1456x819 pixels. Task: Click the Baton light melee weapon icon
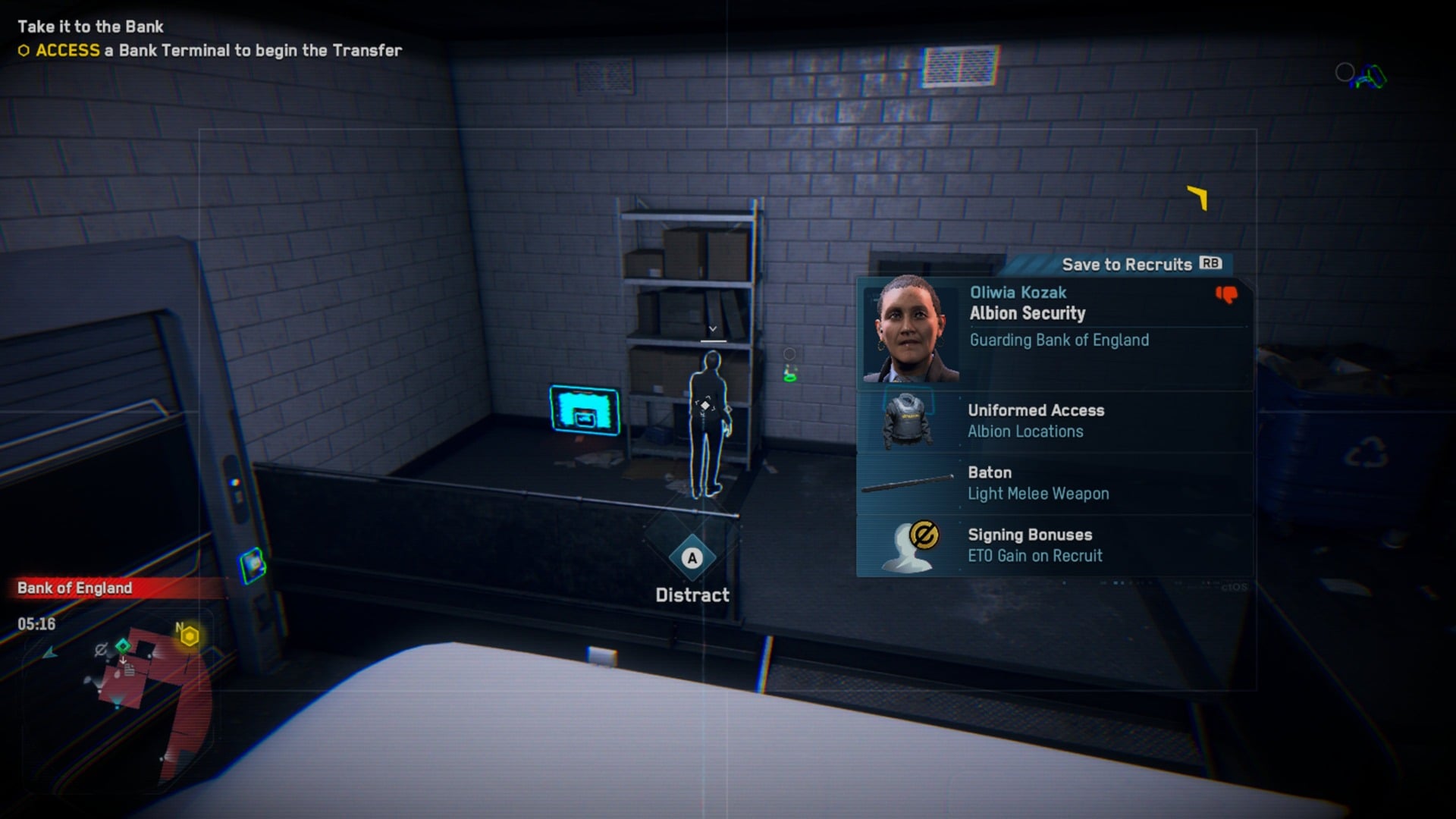click(x=908, y=482)
